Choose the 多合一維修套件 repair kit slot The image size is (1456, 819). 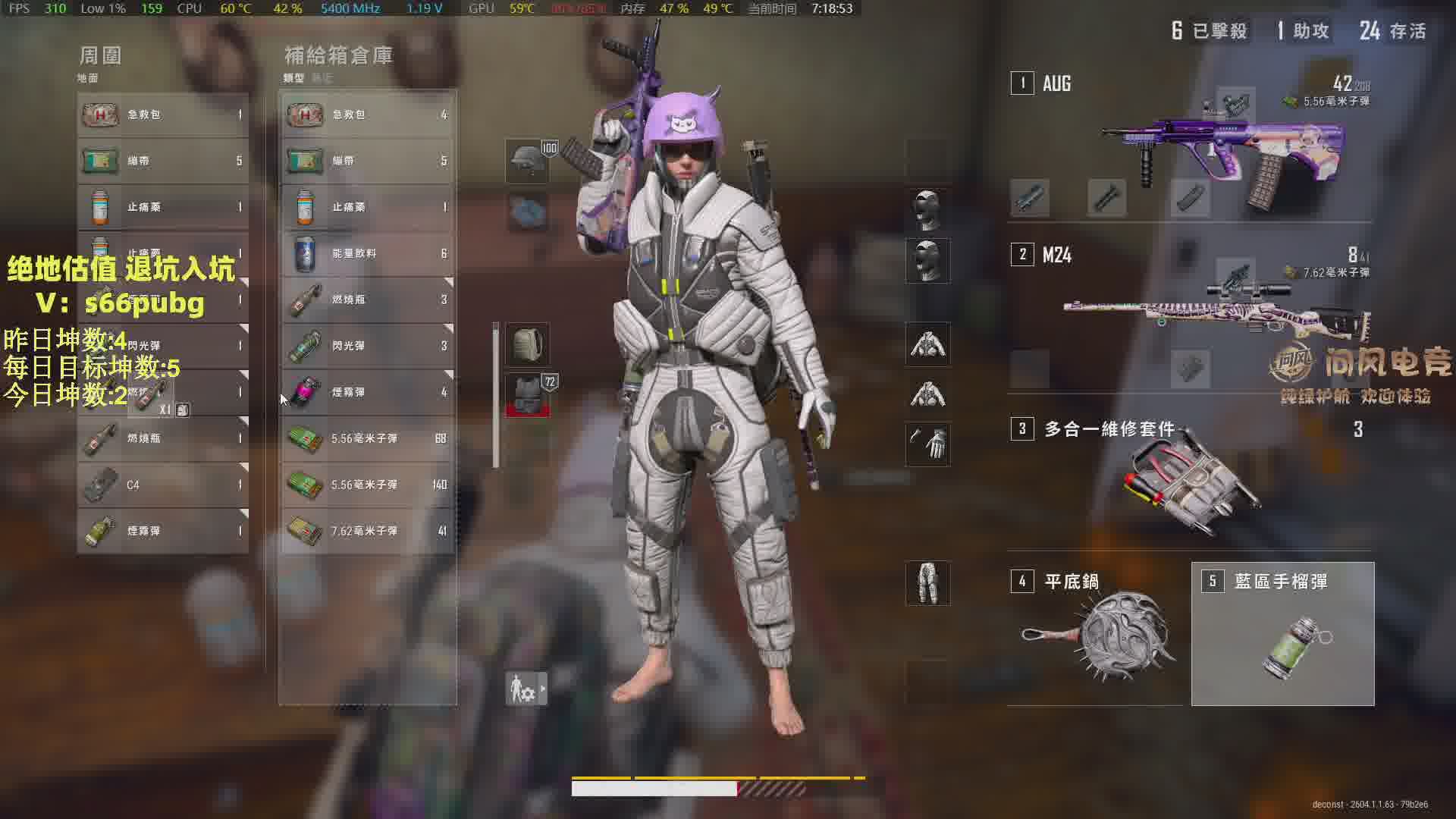1191,478
